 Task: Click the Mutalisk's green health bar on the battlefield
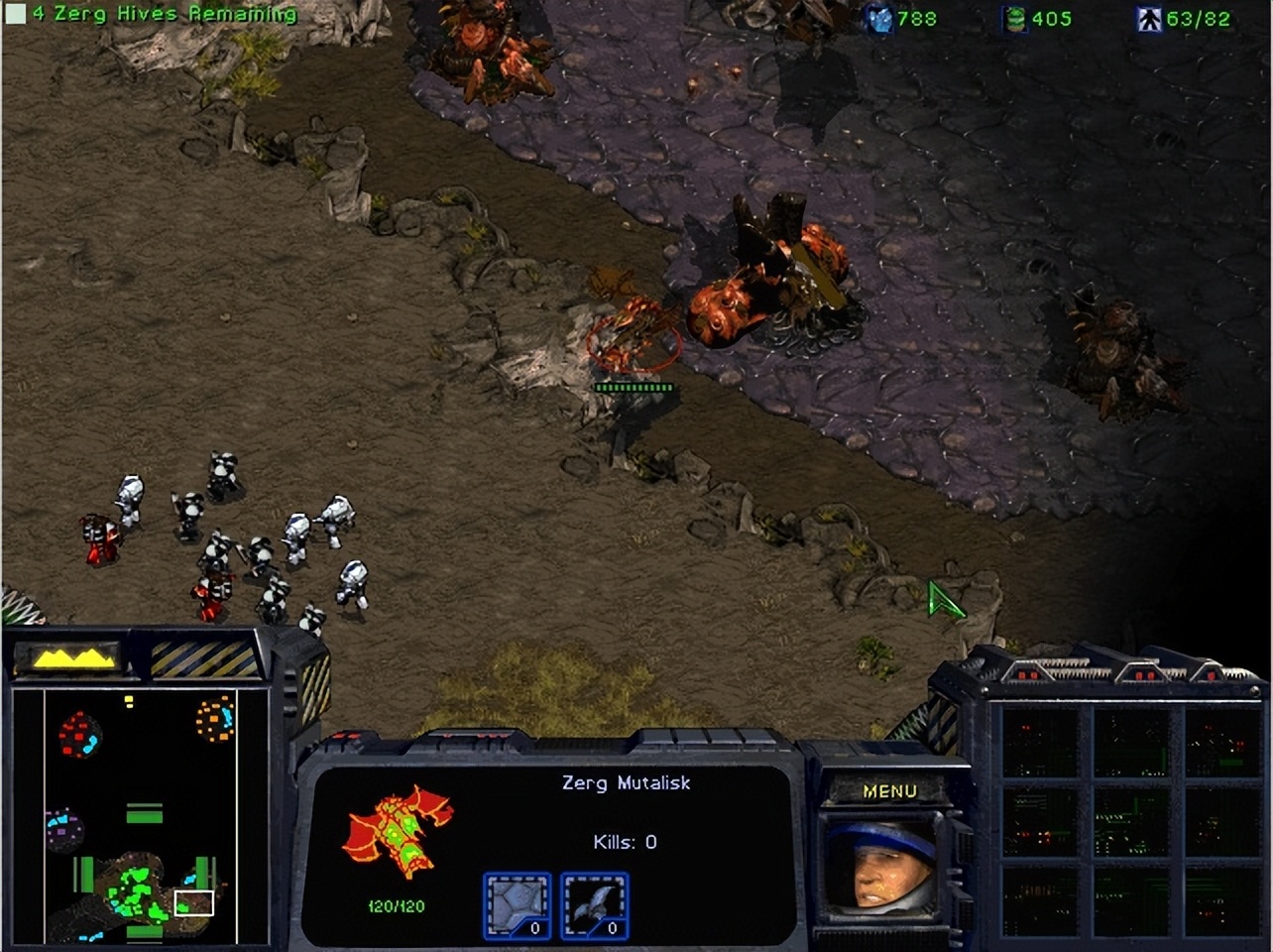[635, 386]
